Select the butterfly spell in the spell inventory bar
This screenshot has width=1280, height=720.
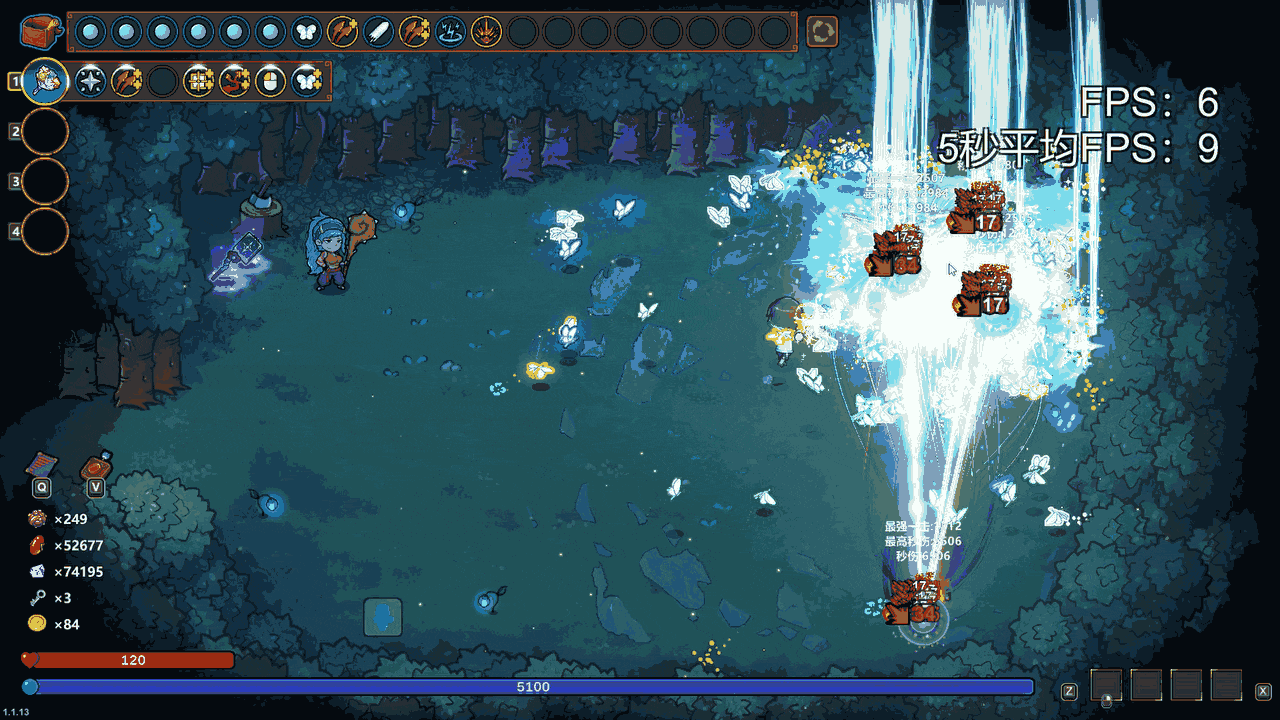306,32
